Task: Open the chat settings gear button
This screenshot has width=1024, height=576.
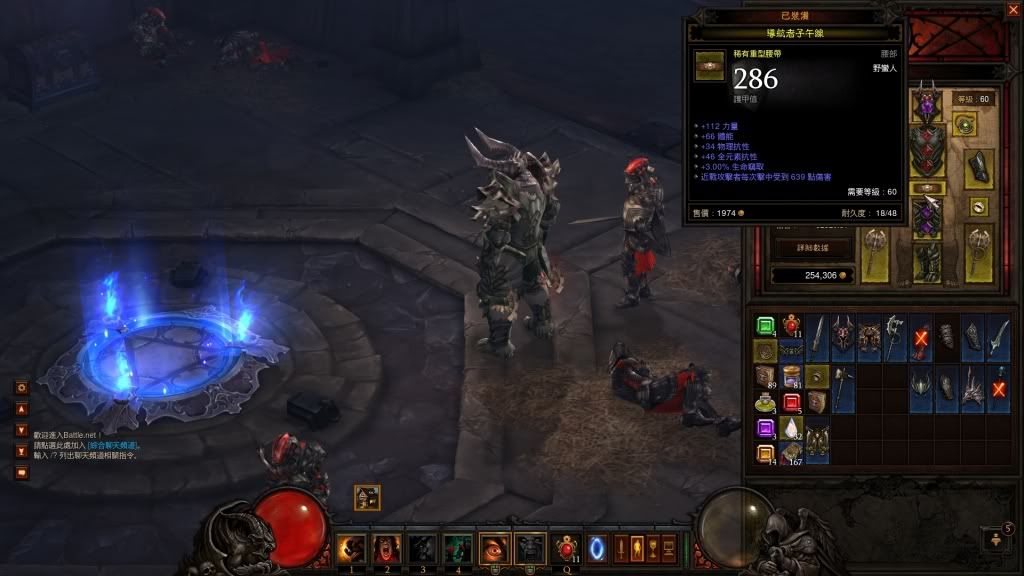Action: click(21, 387)
